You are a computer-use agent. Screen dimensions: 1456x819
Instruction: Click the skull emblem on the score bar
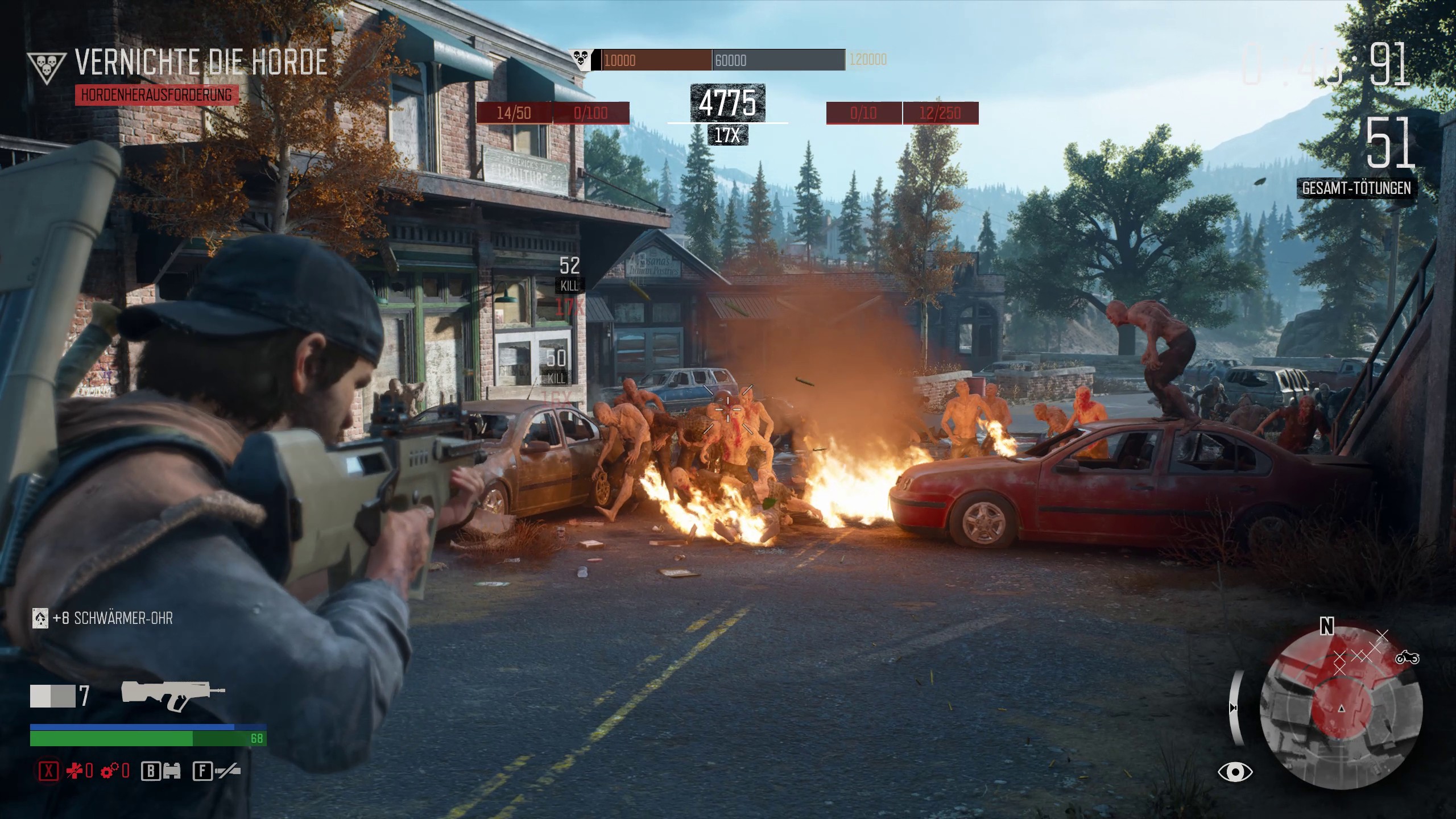[x=580, y=59]
